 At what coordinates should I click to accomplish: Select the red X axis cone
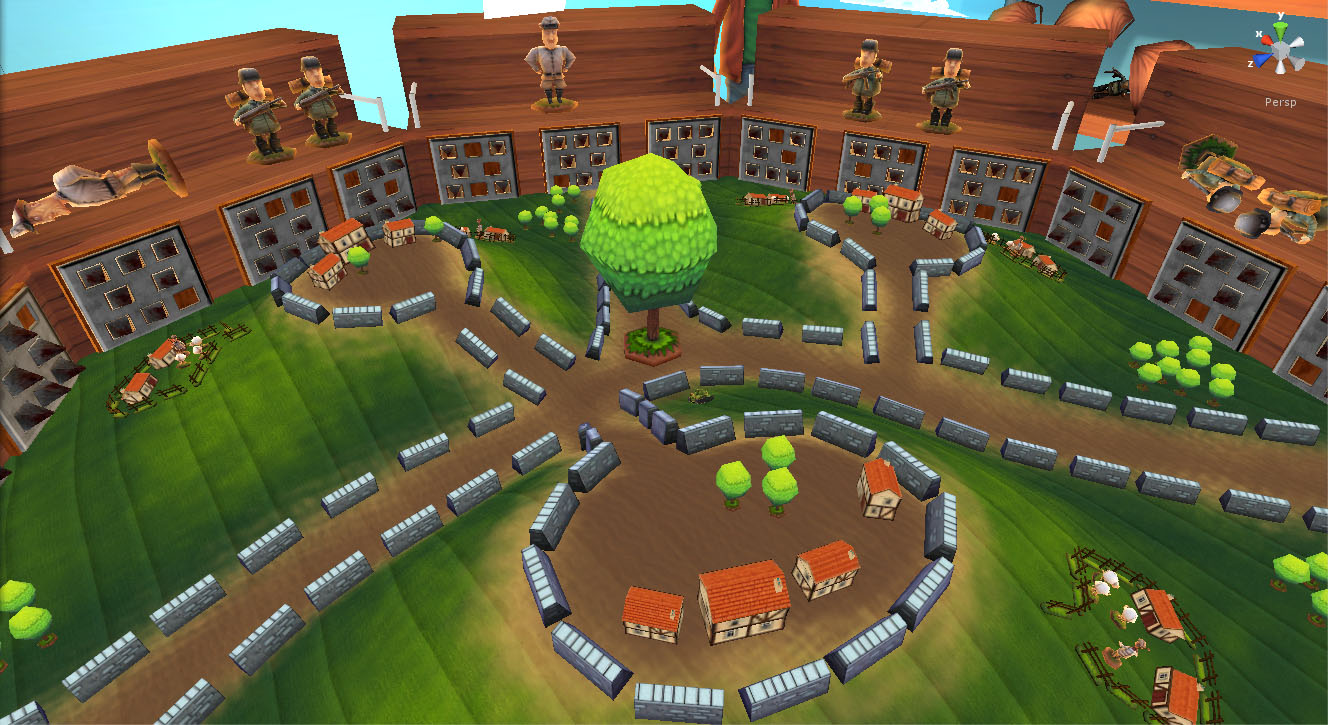[1266, 40]
